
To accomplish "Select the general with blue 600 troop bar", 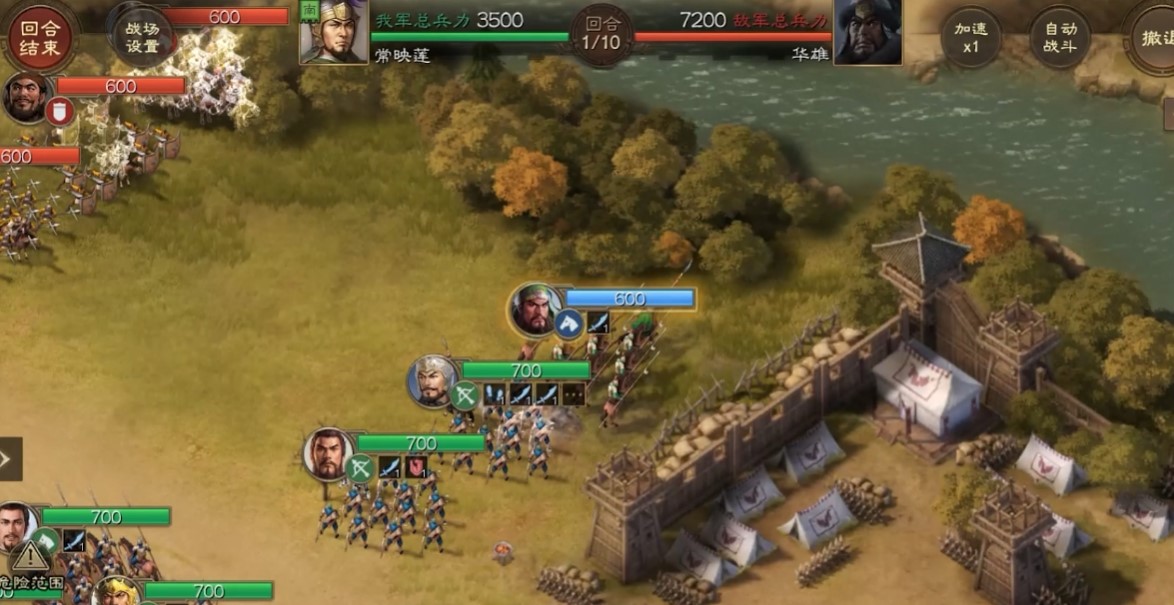I will pyautogui.click(x=537, y=309).
